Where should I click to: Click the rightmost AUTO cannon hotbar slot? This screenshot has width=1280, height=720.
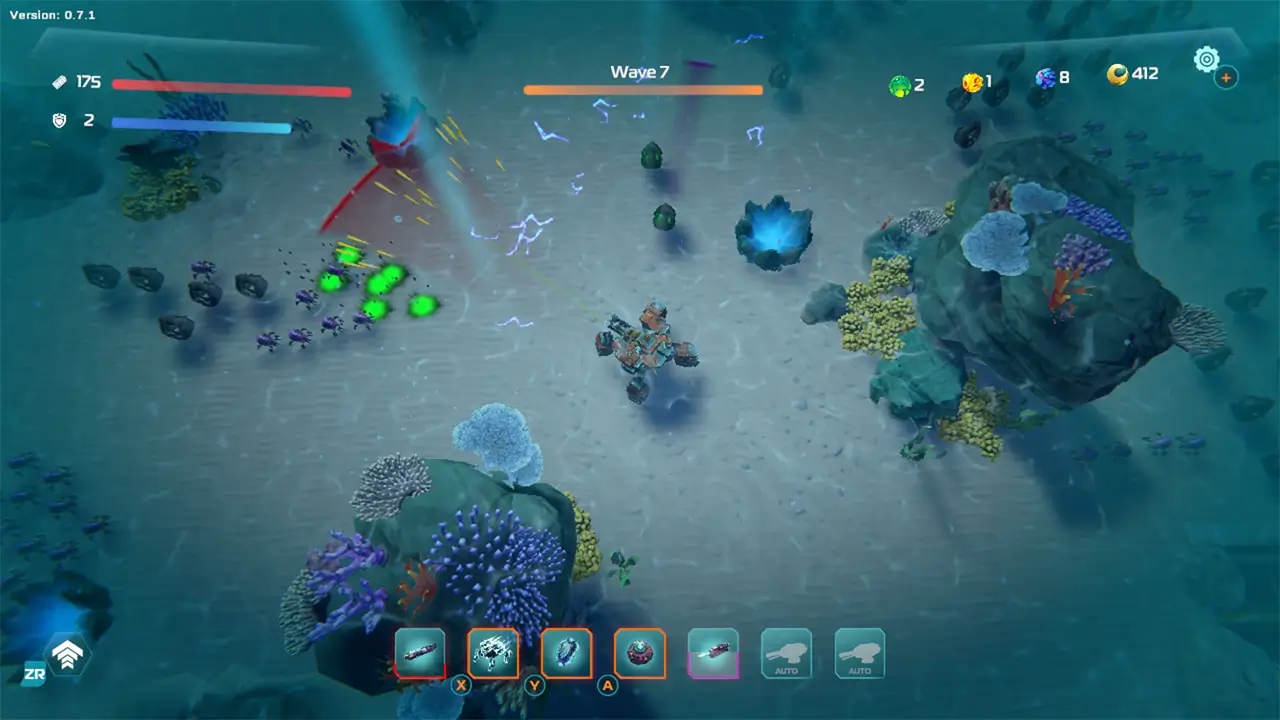pos(859,653)
